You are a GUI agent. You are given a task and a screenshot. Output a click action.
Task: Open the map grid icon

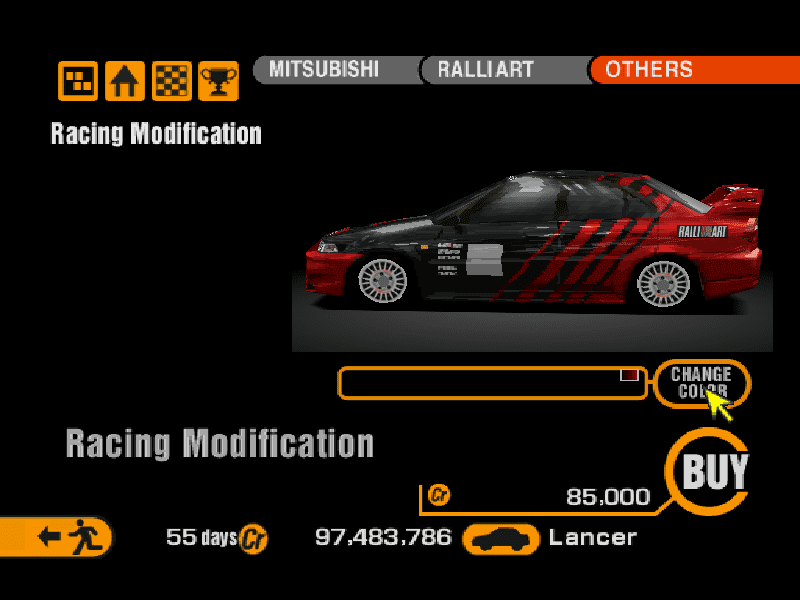[78, 81]
